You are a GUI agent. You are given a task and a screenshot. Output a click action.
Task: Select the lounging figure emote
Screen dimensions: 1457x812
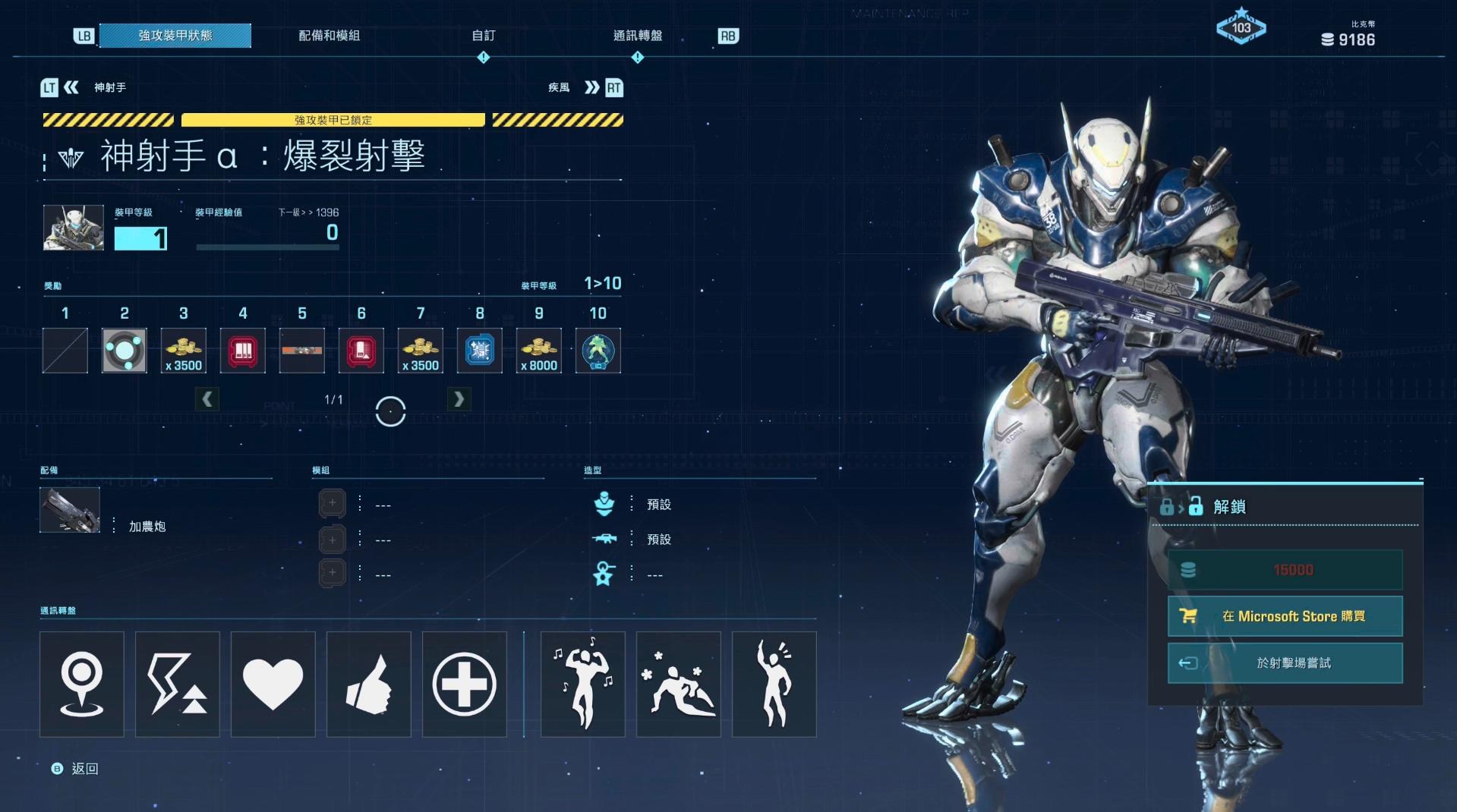click(x=678, y=684)
